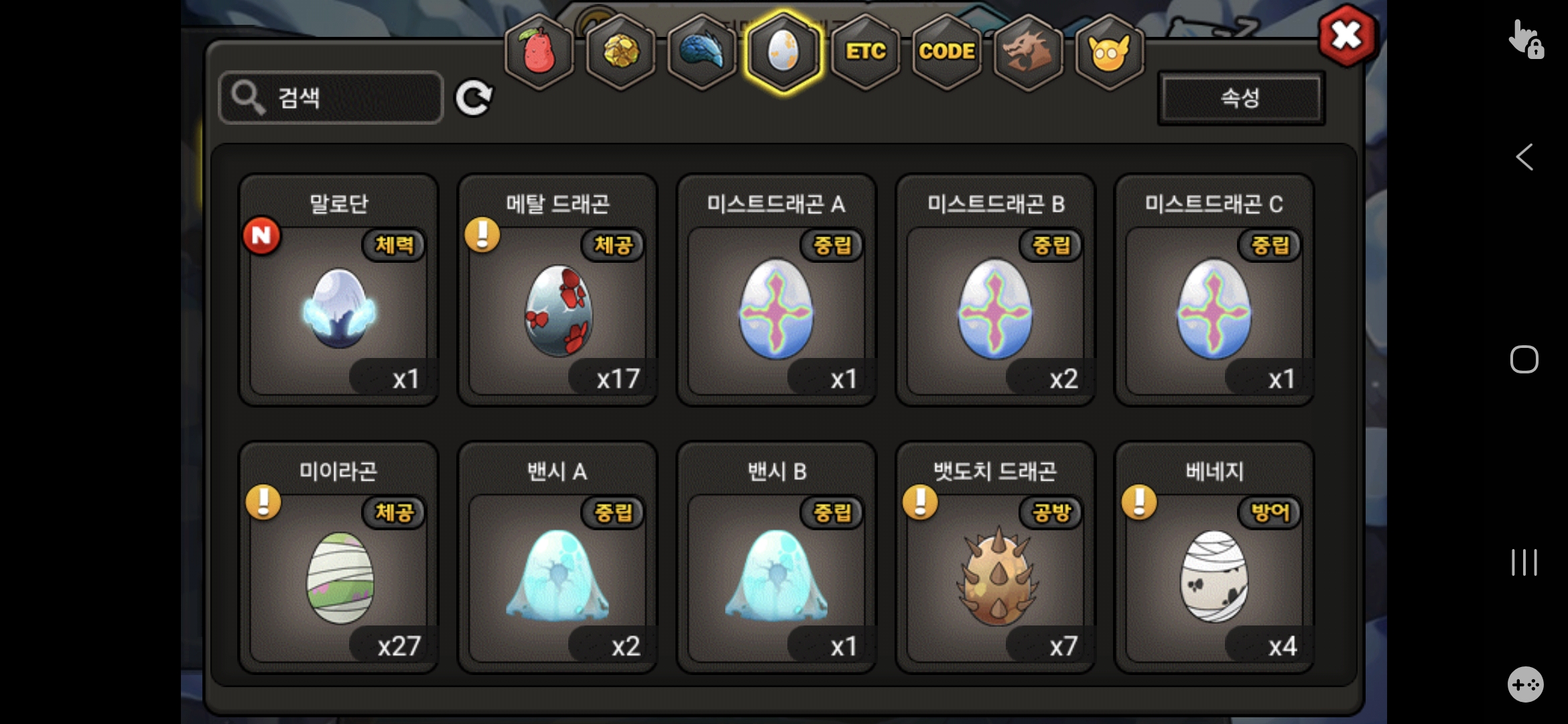This screenshot has height=724, width=1568.
Task: Close the inventory with the red X
Action: click(x=1347, y=36)
